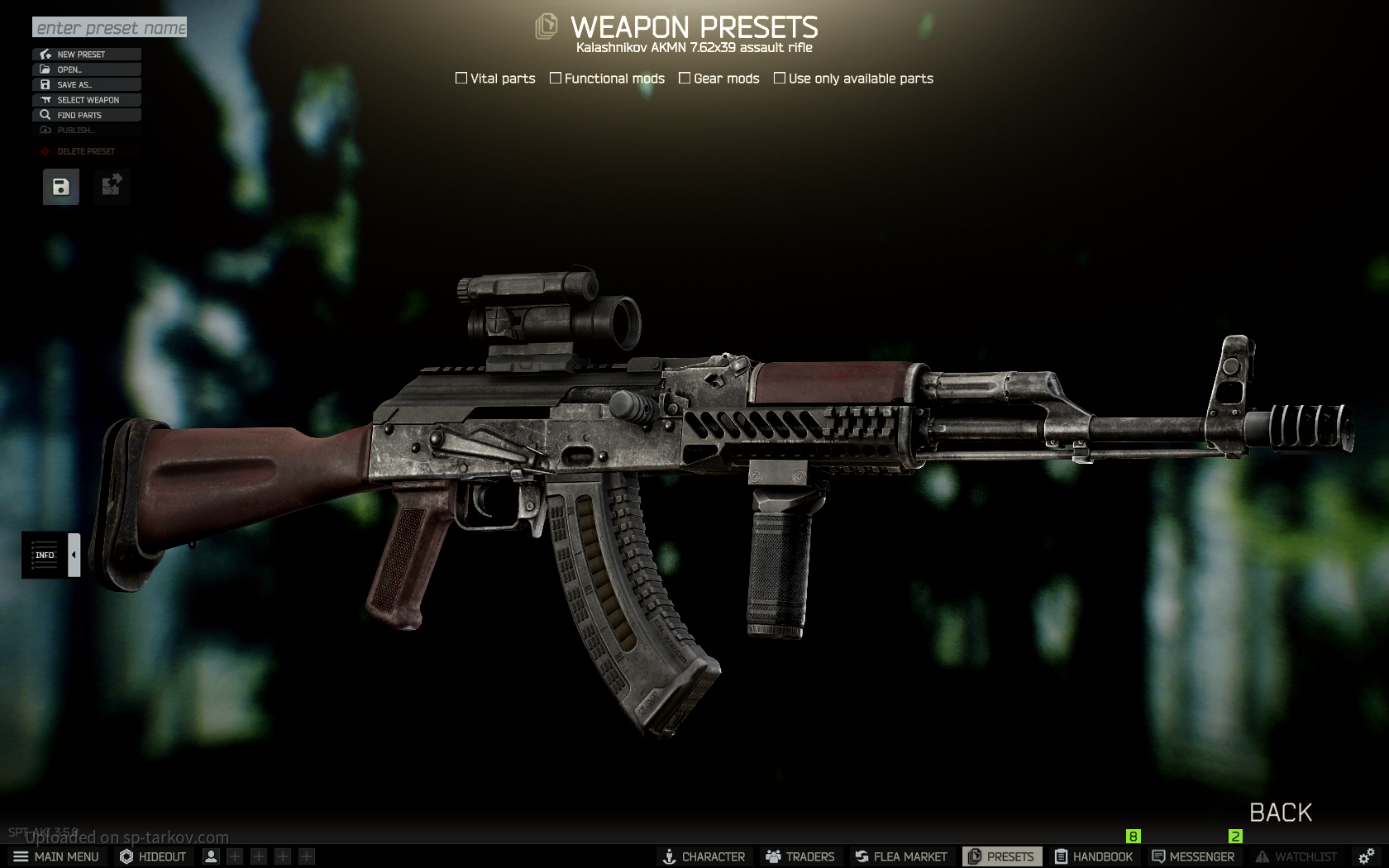
Task: Tick the Gear mods checkbox
Action: pyautogui.click(x=685, y=79)
